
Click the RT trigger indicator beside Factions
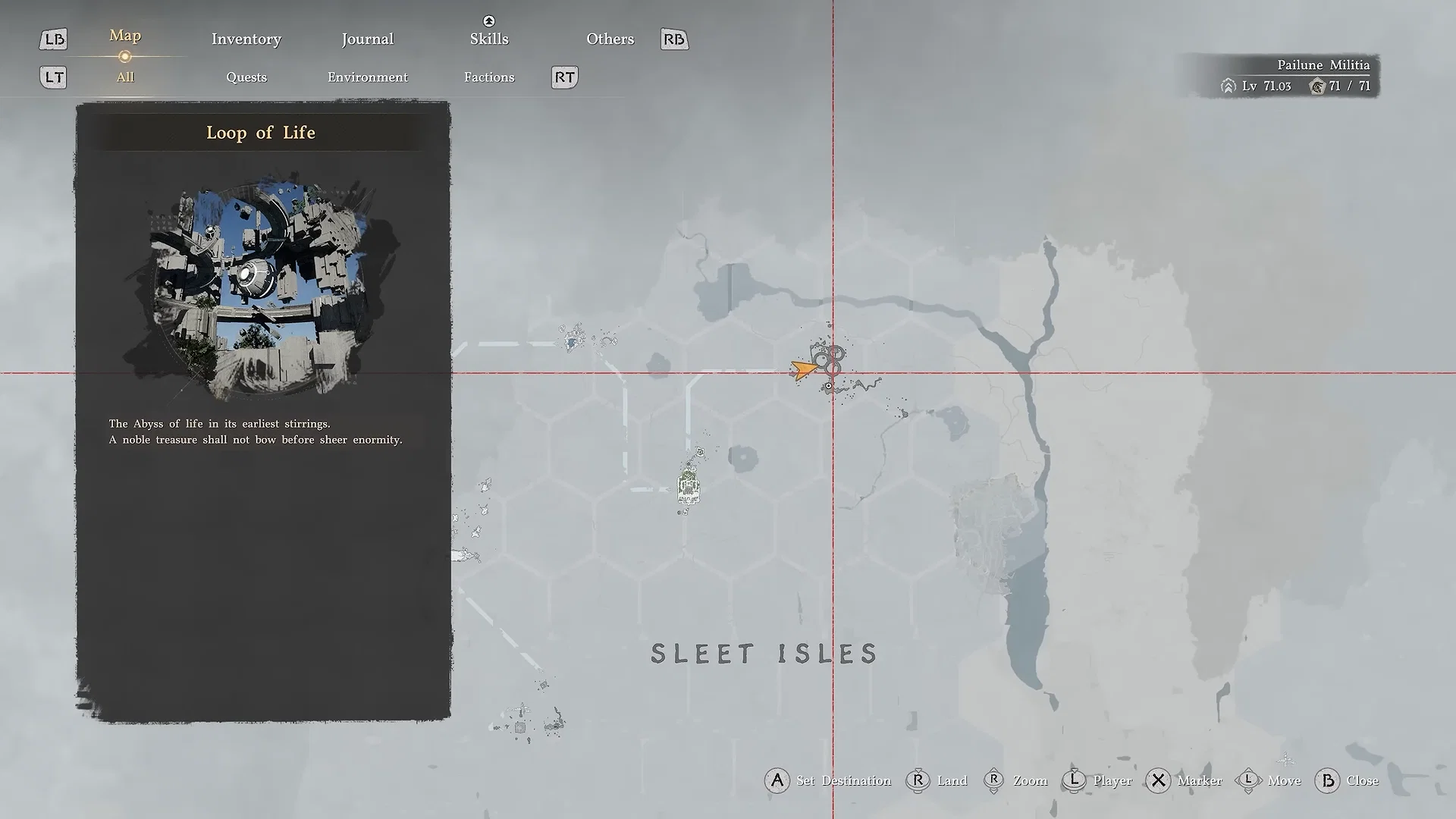point(564,77)
